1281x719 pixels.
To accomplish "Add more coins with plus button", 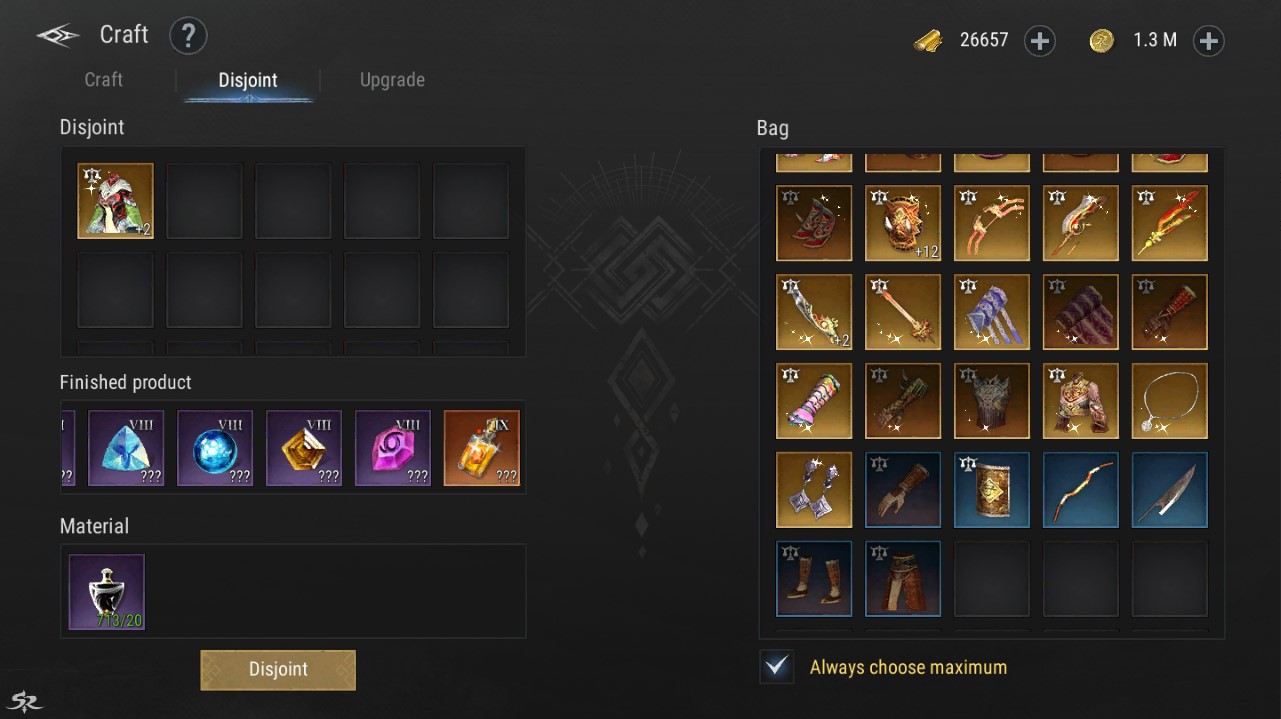I will click(x=1209, y=41).
